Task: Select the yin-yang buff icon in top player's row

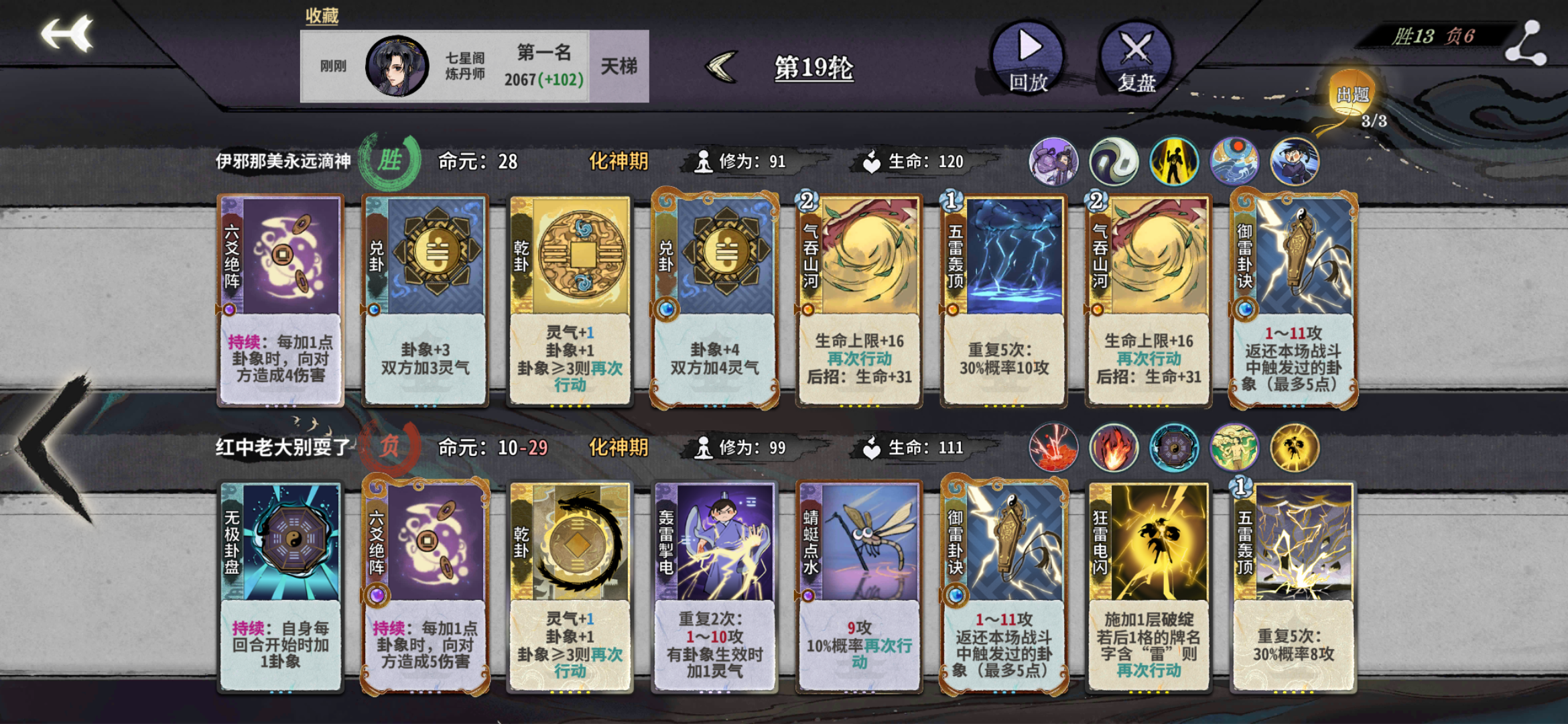Action: click(x=1114, y=161)
